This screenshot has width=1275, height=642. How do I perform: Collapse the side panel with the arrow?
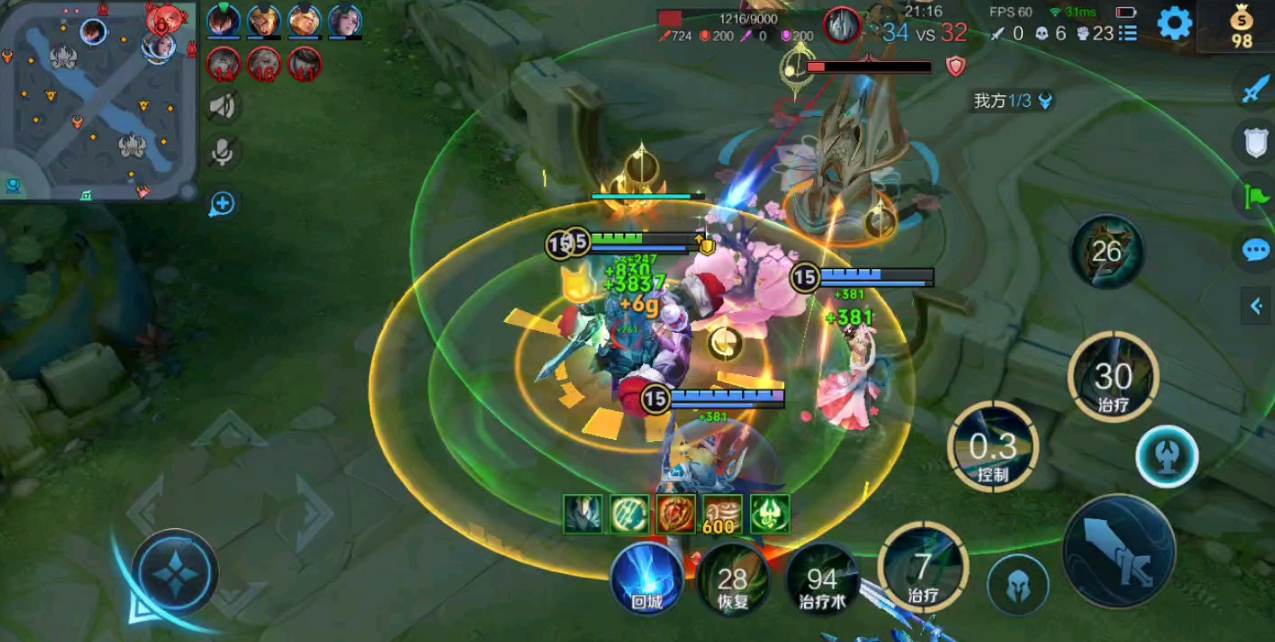pyautogui.click(x=1256, y=307)
